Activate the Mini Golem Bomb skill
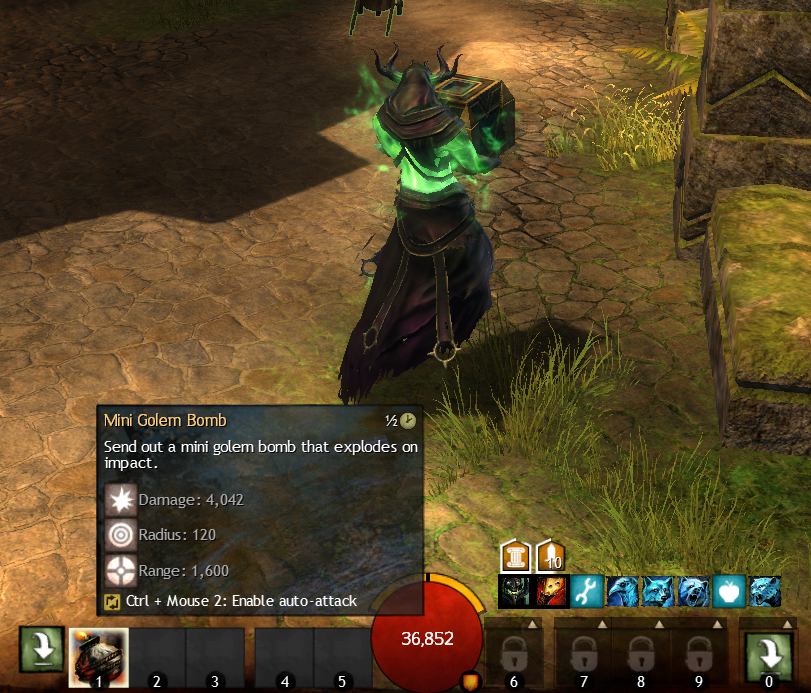This screenshot has width=811, height=693. pyautogui.click(x=98, y=657)
